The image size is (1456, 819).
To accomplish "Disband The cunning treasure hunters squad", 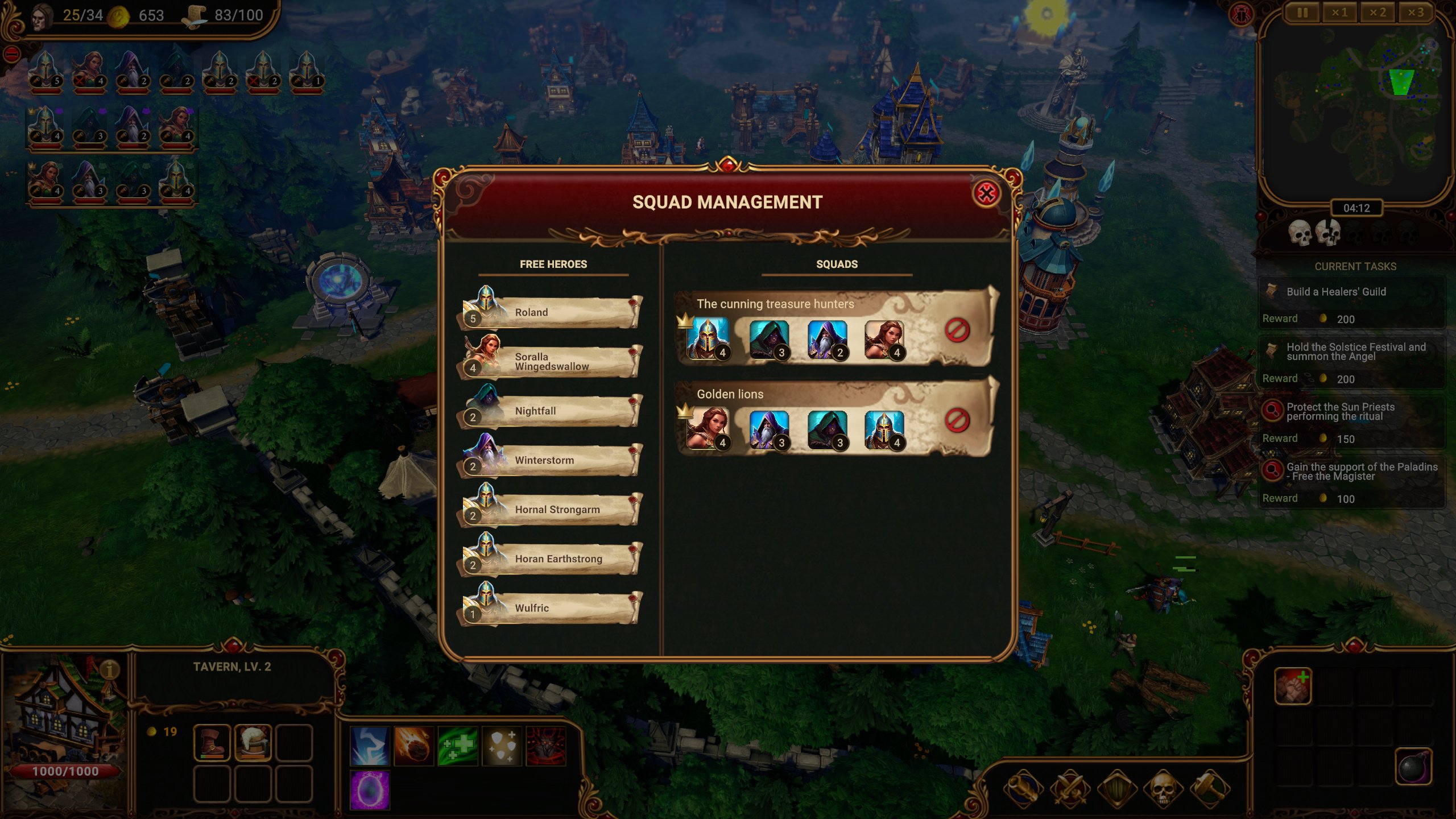I will pyautogui.click(x=957, y=330).
